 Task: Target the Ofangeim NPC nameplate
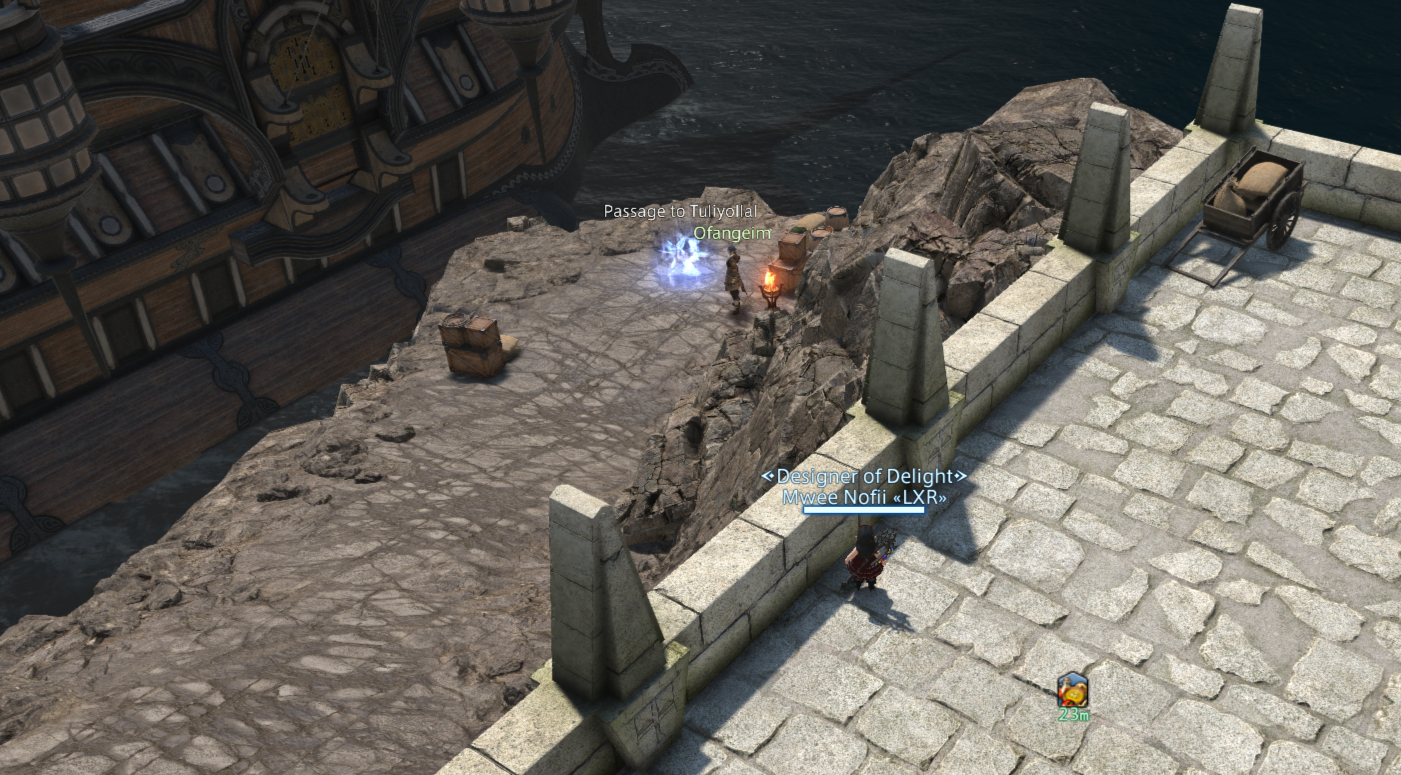pos(746,233)
